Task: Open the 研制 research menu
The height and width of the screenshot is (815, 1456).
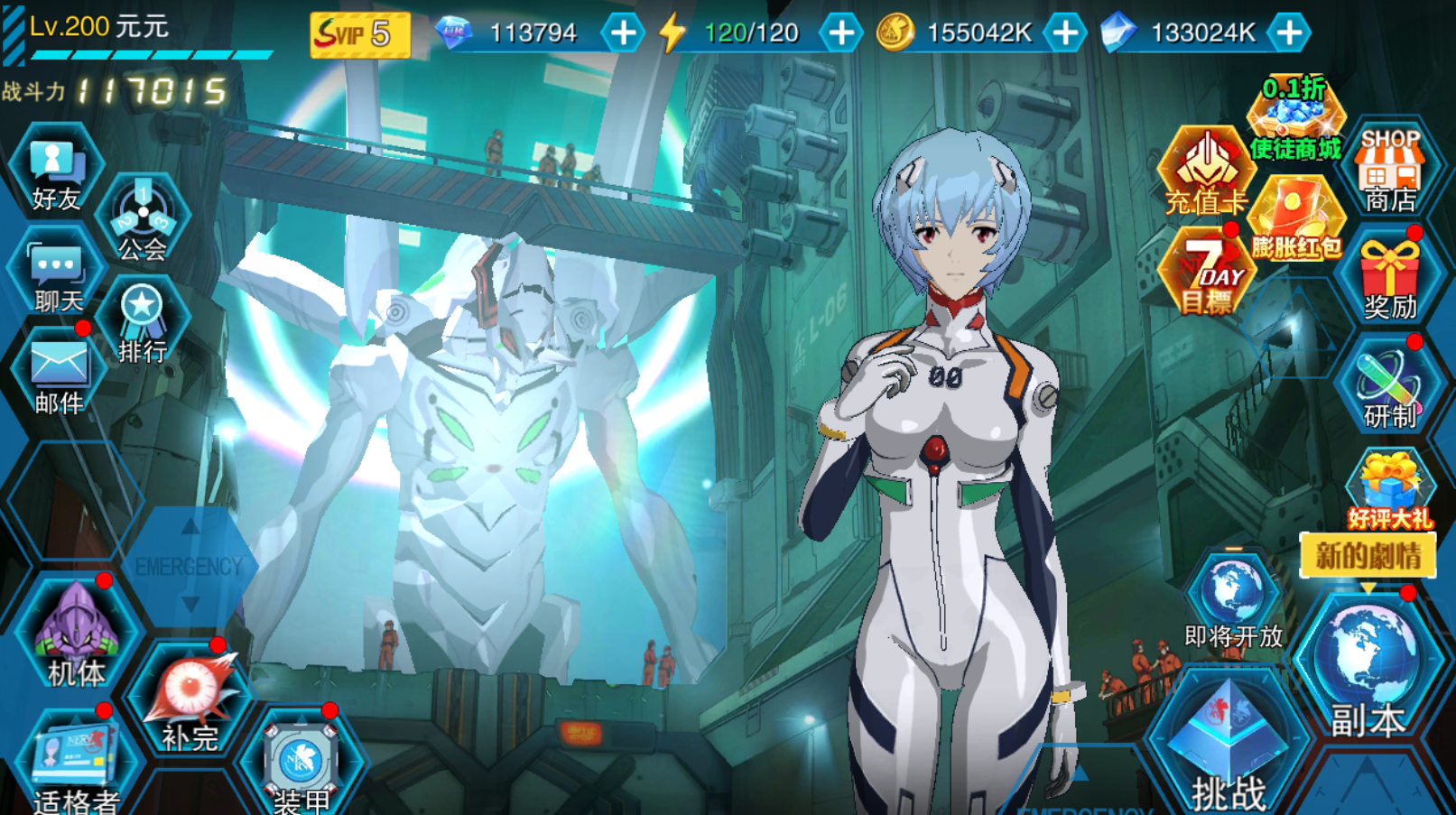Action: [x=1390, y=388]
